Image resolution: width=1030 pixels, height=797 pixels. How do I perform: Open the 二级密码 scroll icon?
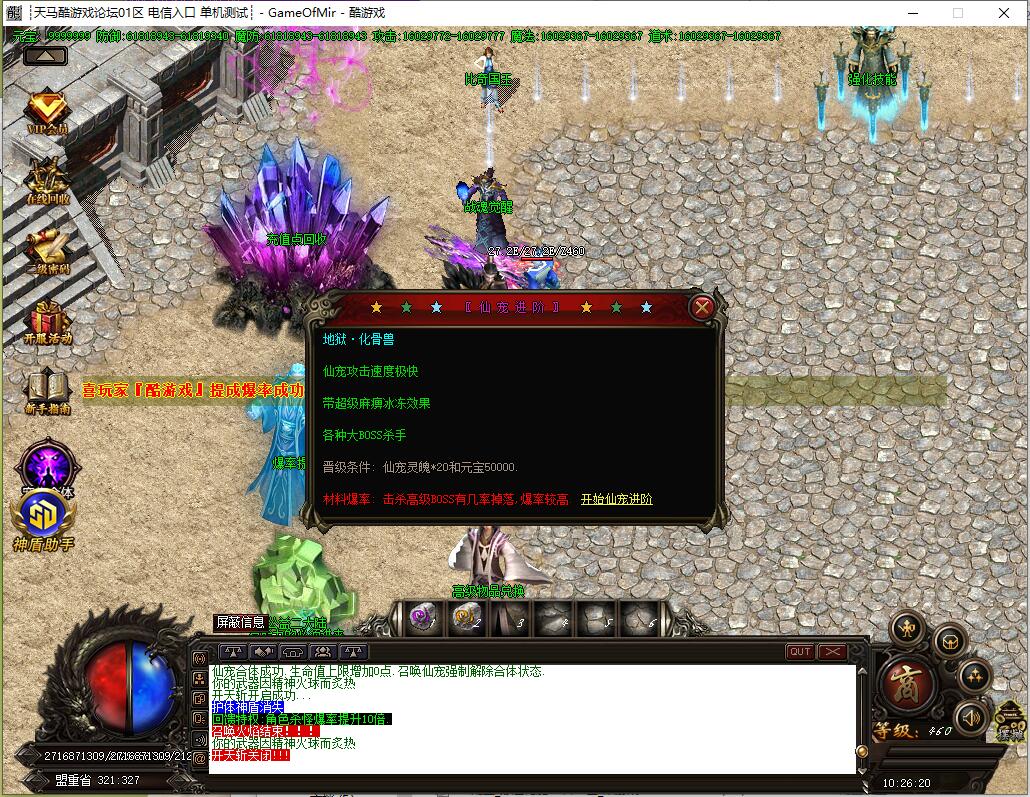[x=47, y=249]
